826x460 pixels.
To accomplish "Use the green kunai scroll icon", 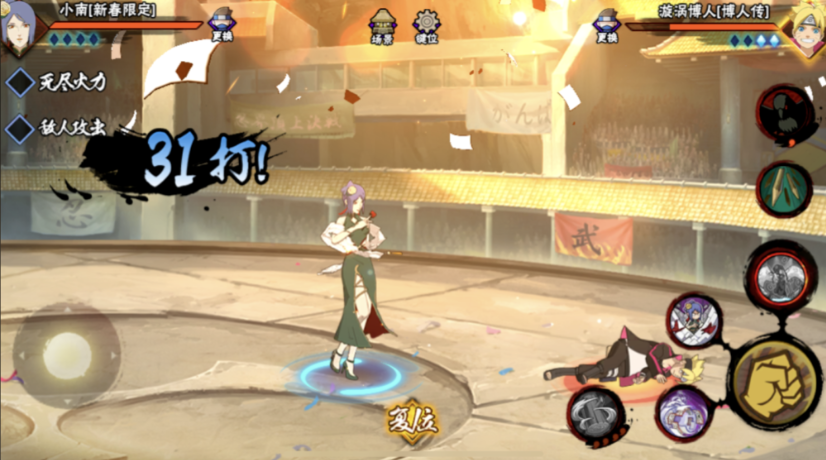I will pyautogui.click(x=783, y=187).
